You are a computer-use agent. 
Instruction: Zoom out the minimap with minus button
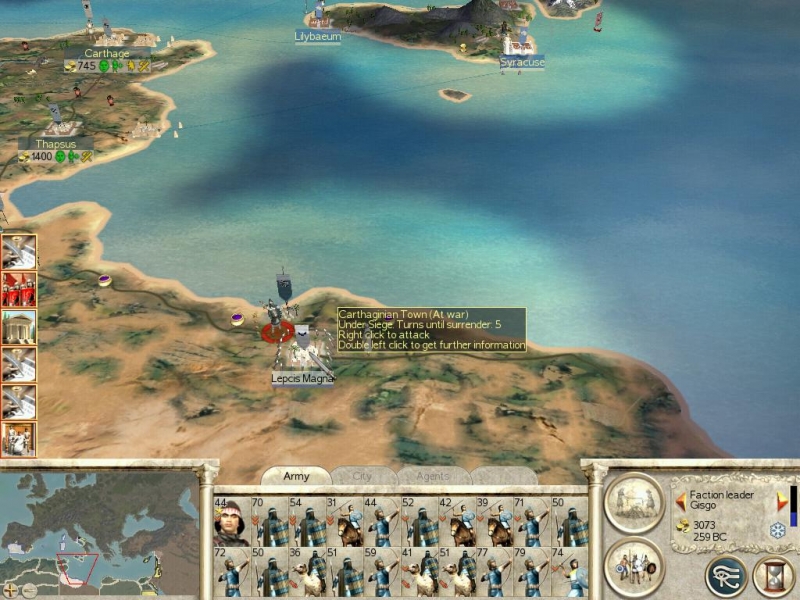(x=29, y=590)
